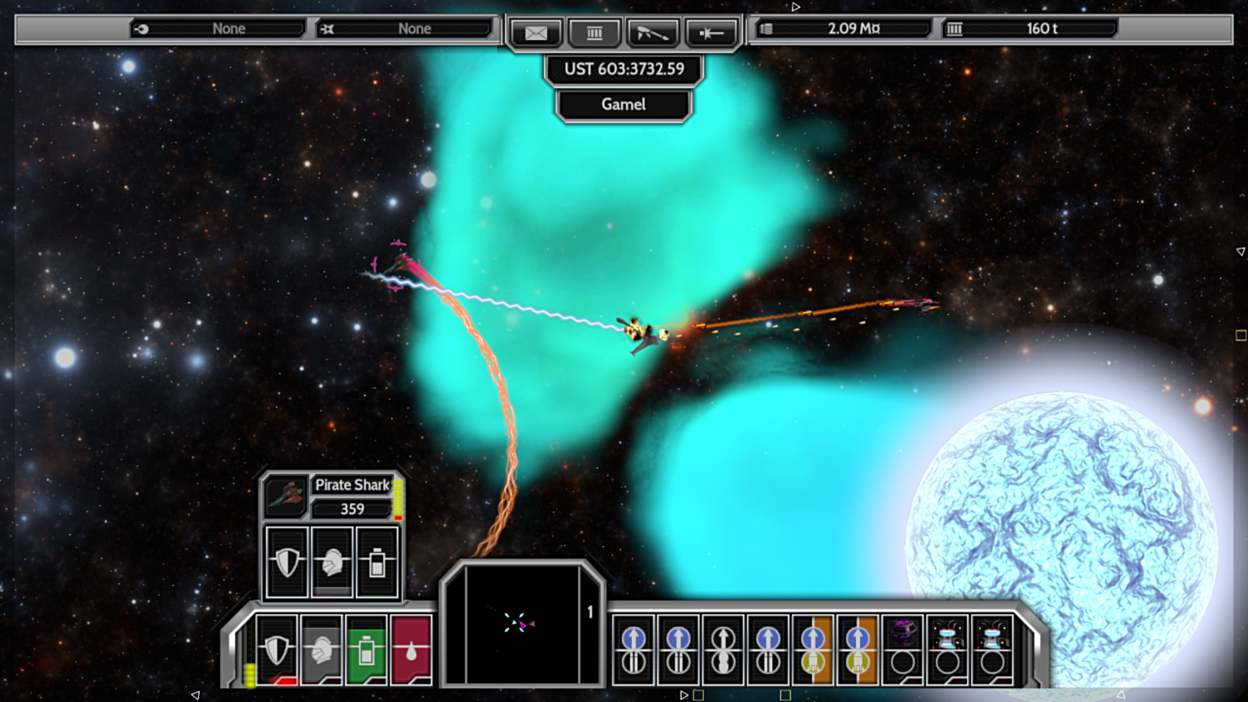Select your ship's green battery energy slot
Screen dimensions: 1248x702
click(366, 650)
